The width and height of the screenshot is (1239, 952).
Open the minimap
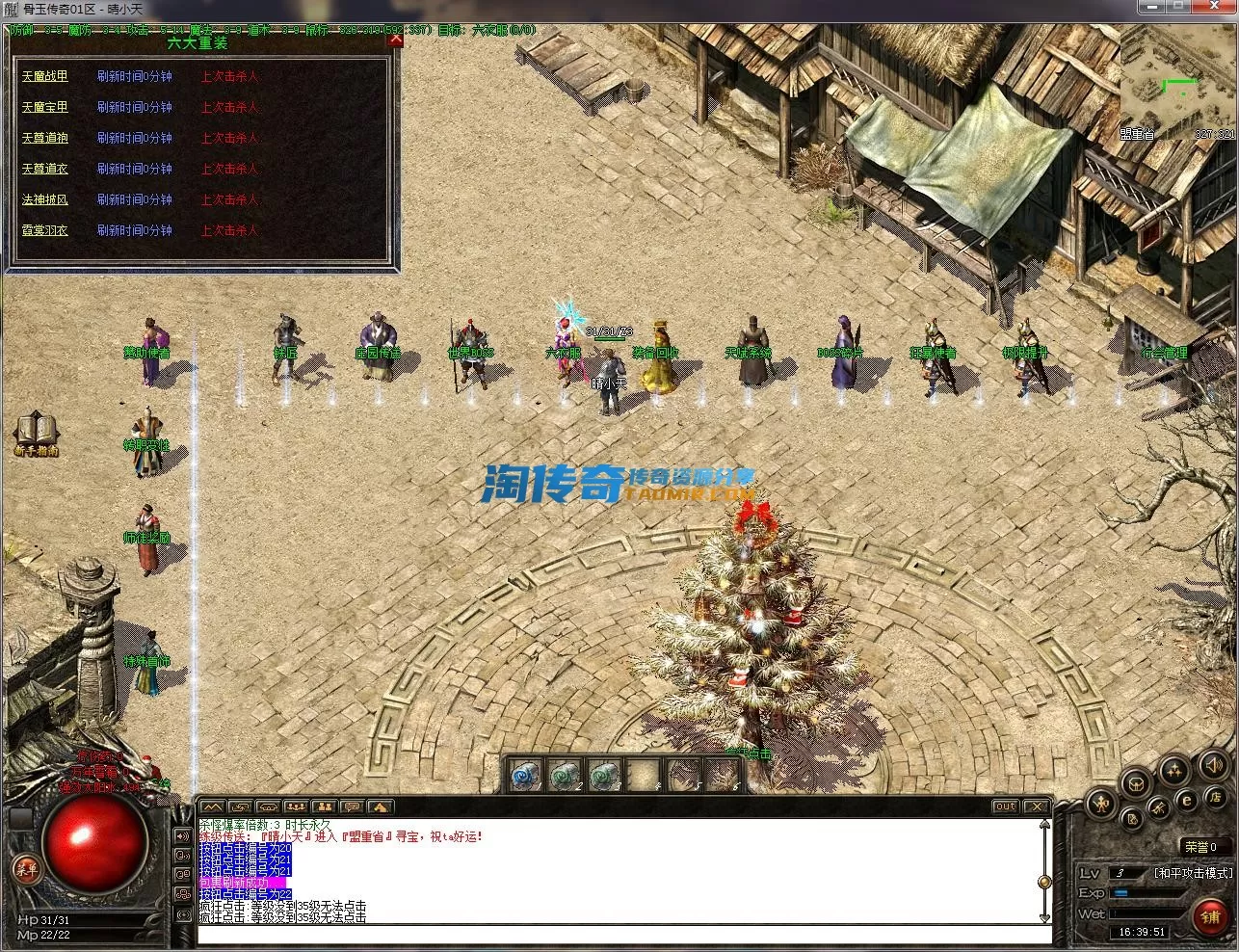tap(1177, 87)
